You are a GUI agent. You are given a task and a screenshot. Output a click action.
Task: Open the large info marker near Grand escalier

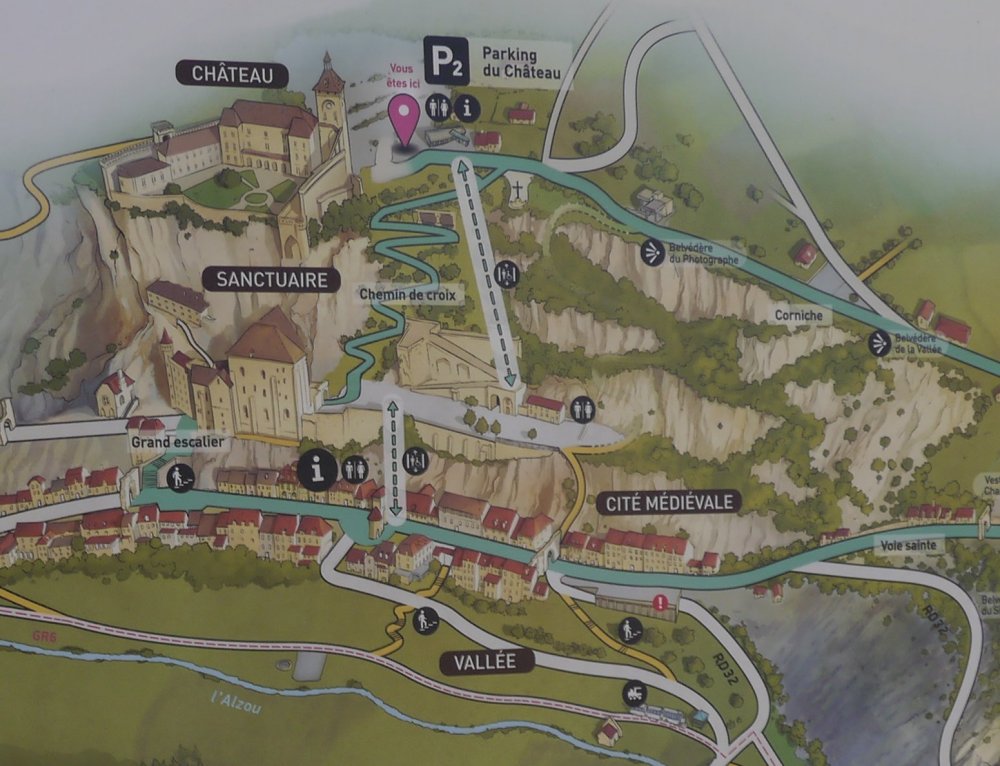pos(319,469)
